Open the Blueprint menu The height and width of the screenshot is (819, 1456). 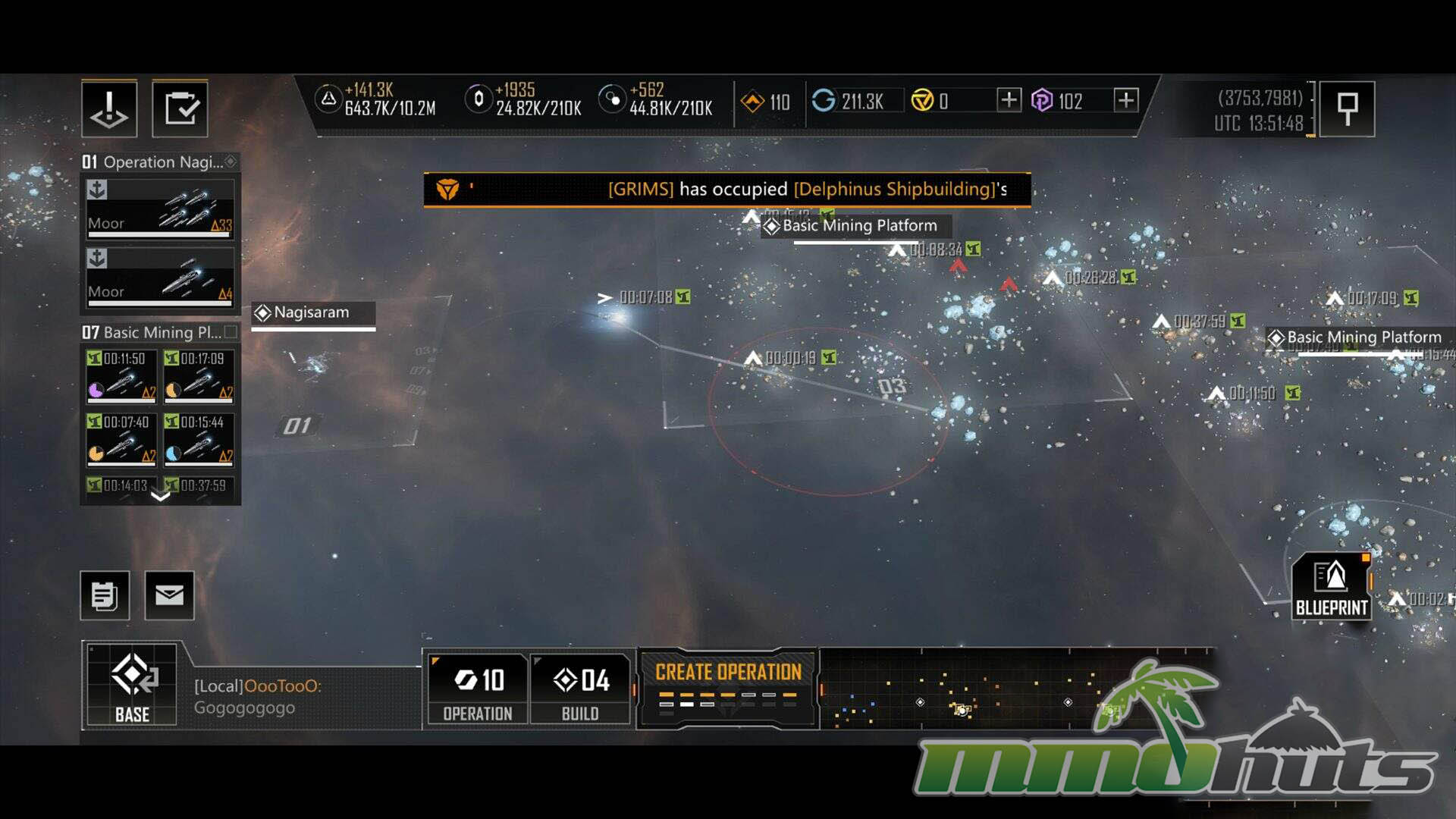1331,587
